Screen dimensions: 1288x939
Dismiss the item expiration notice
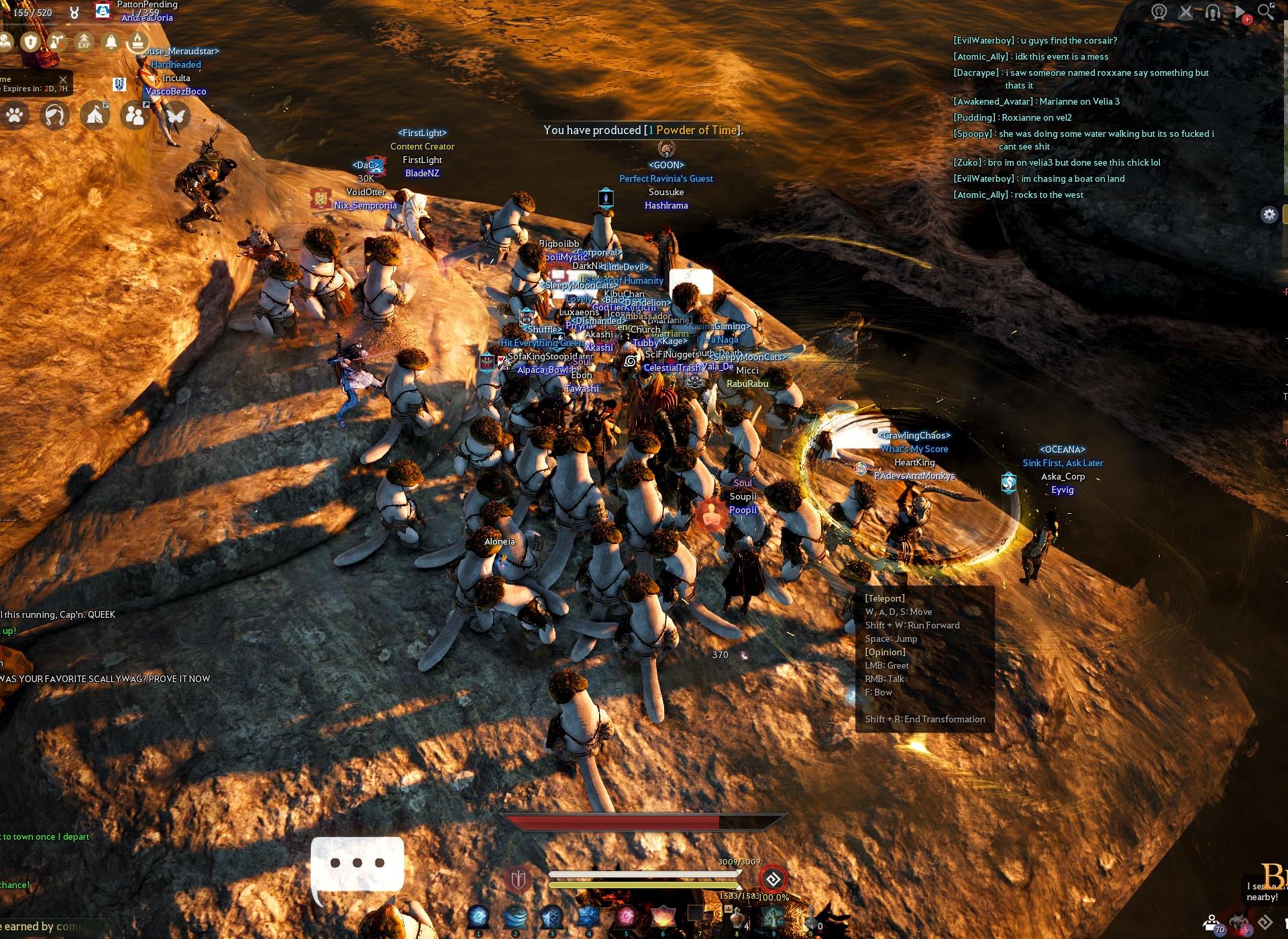click(x=63, y=80)
